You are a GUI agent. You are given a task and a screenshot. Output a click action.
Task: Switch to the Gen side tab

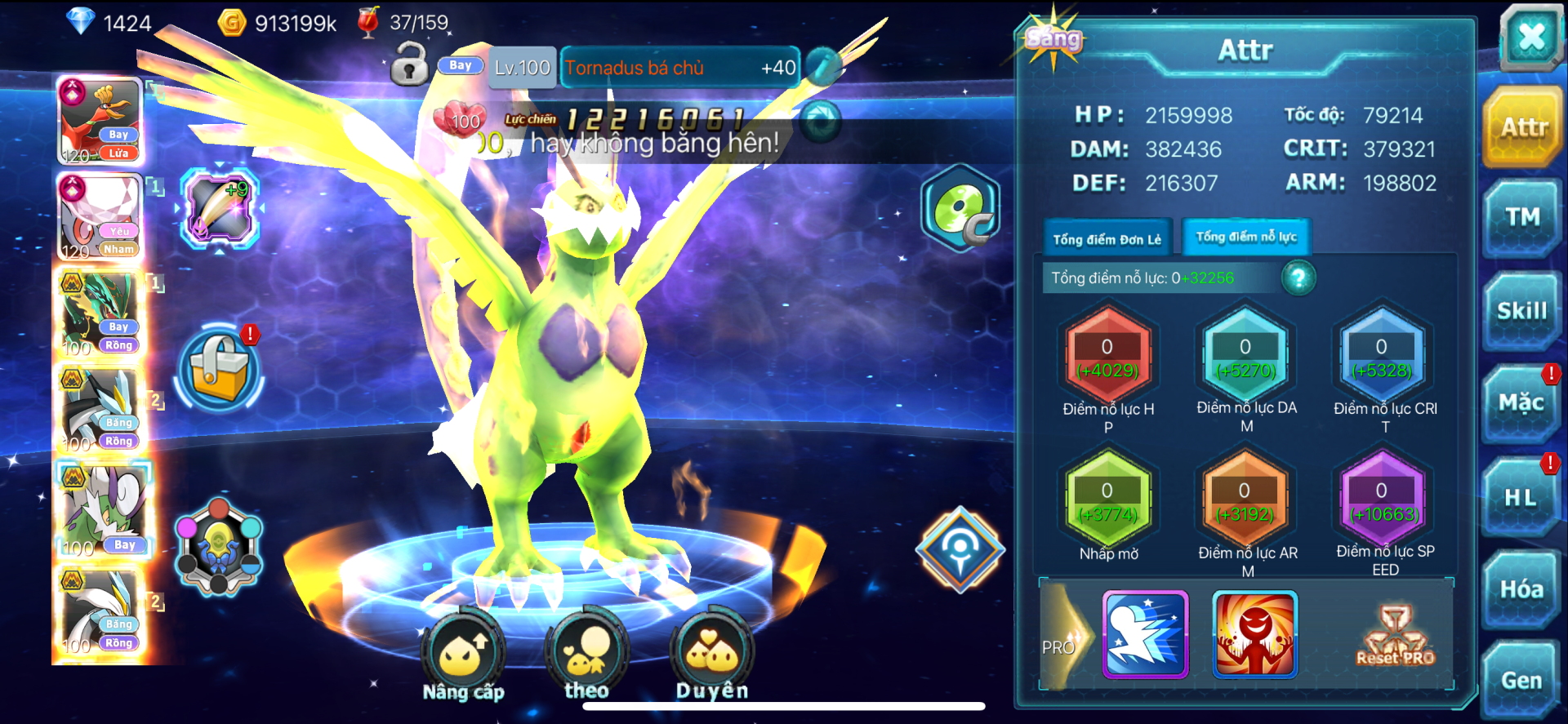[1521, 680]
